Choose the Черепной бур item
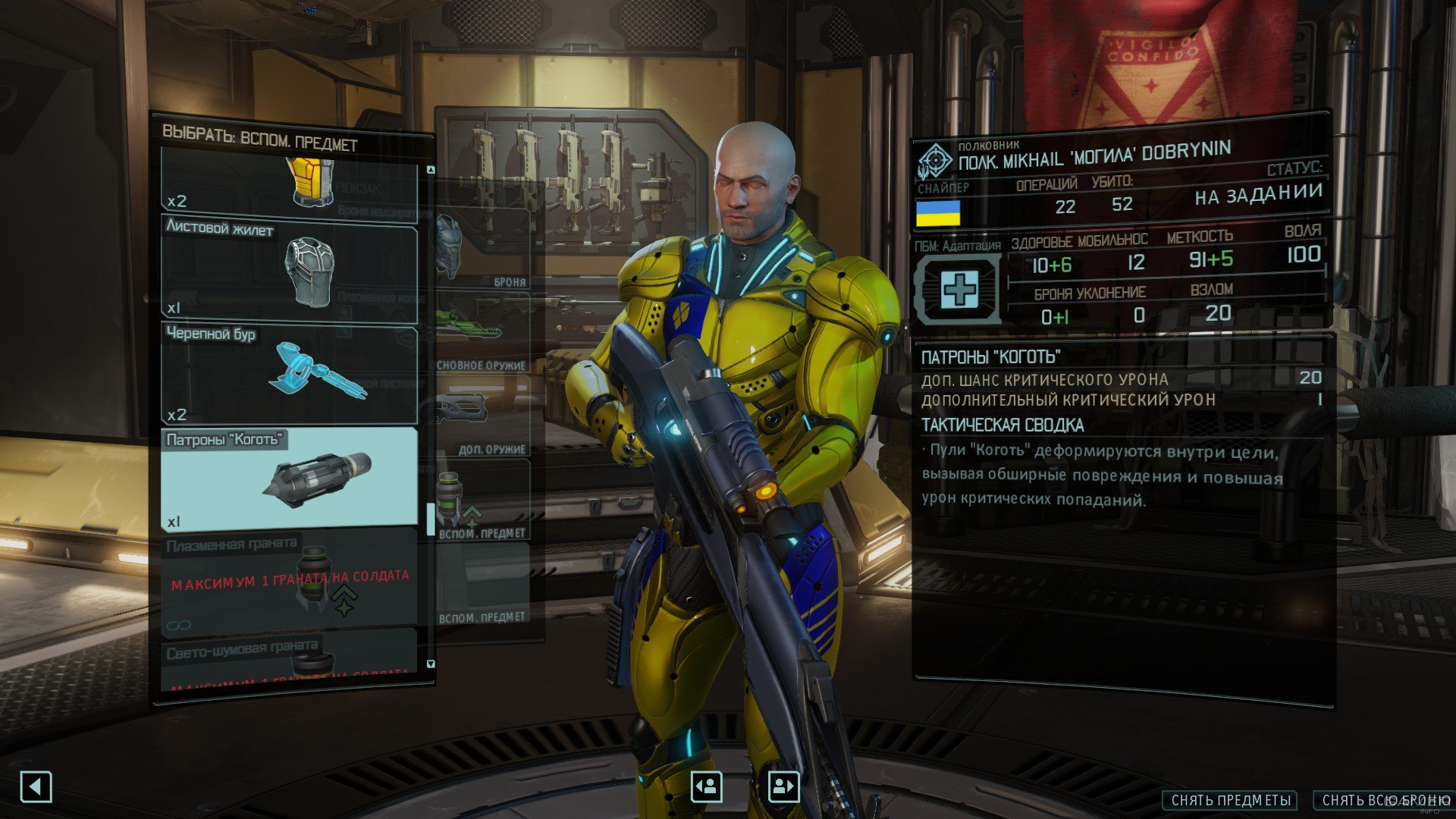This screenshot has height=819, width=1456. click(x=288, y=373)
